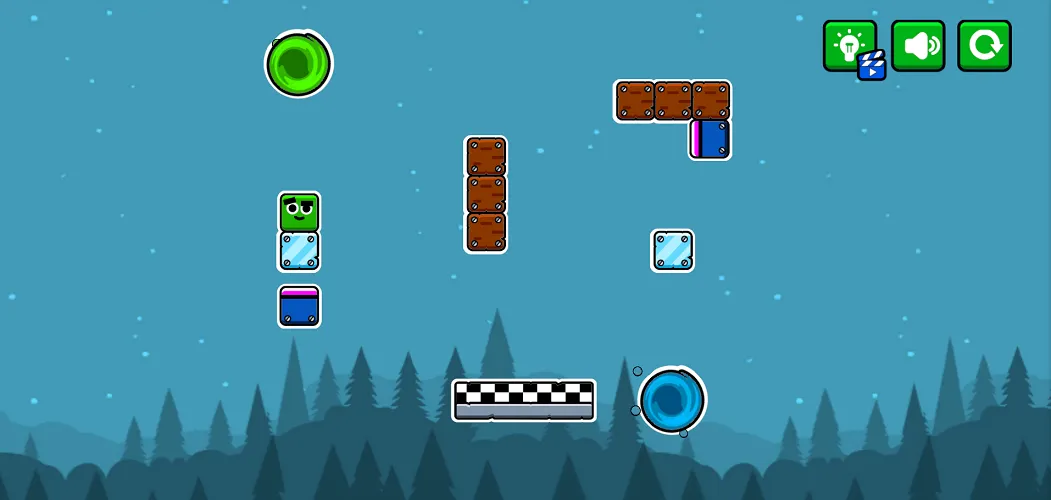Toggle the sound speaker button
Screen dimensions: 1051x500
pos(918,46)
